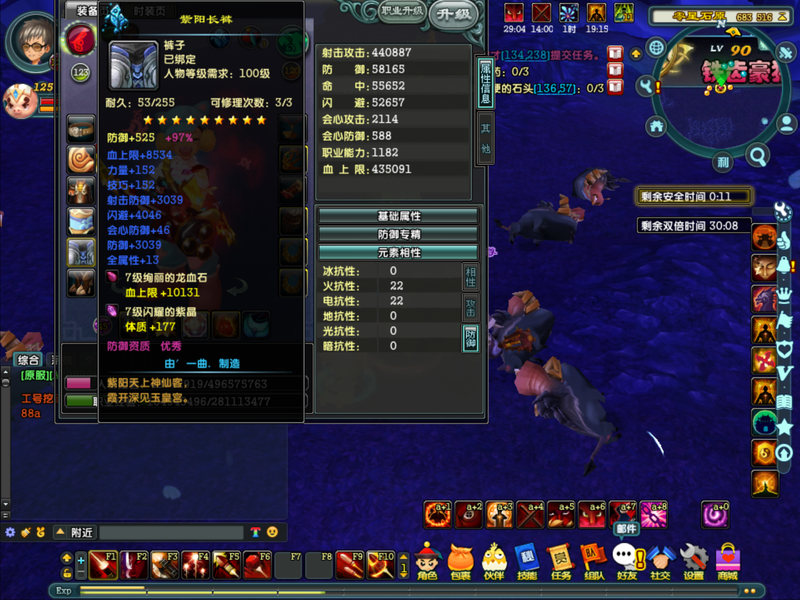Select the 元素相性 section header

tap(398, 252)
